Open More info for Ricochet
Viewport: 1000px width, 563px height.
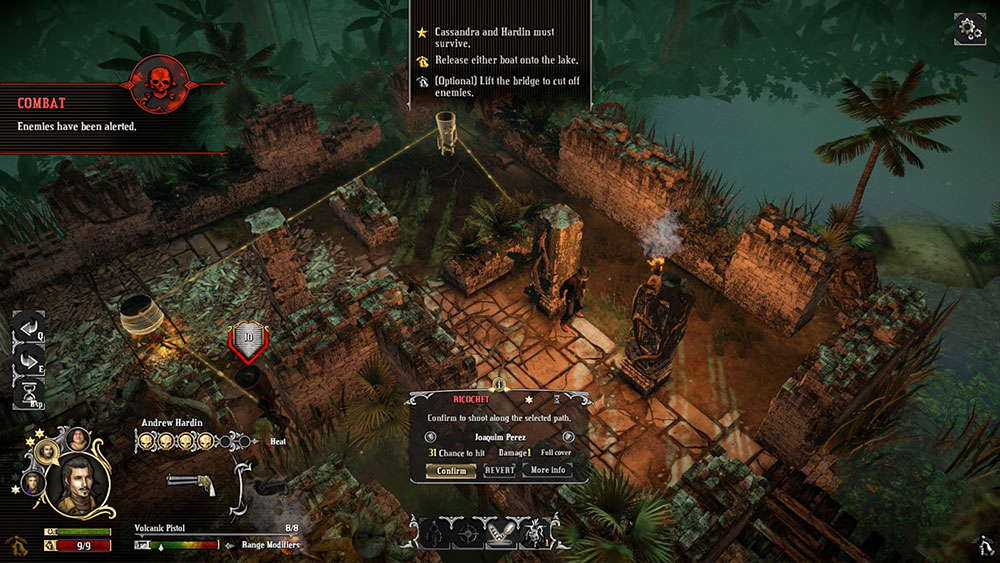[x=548, y=470]
